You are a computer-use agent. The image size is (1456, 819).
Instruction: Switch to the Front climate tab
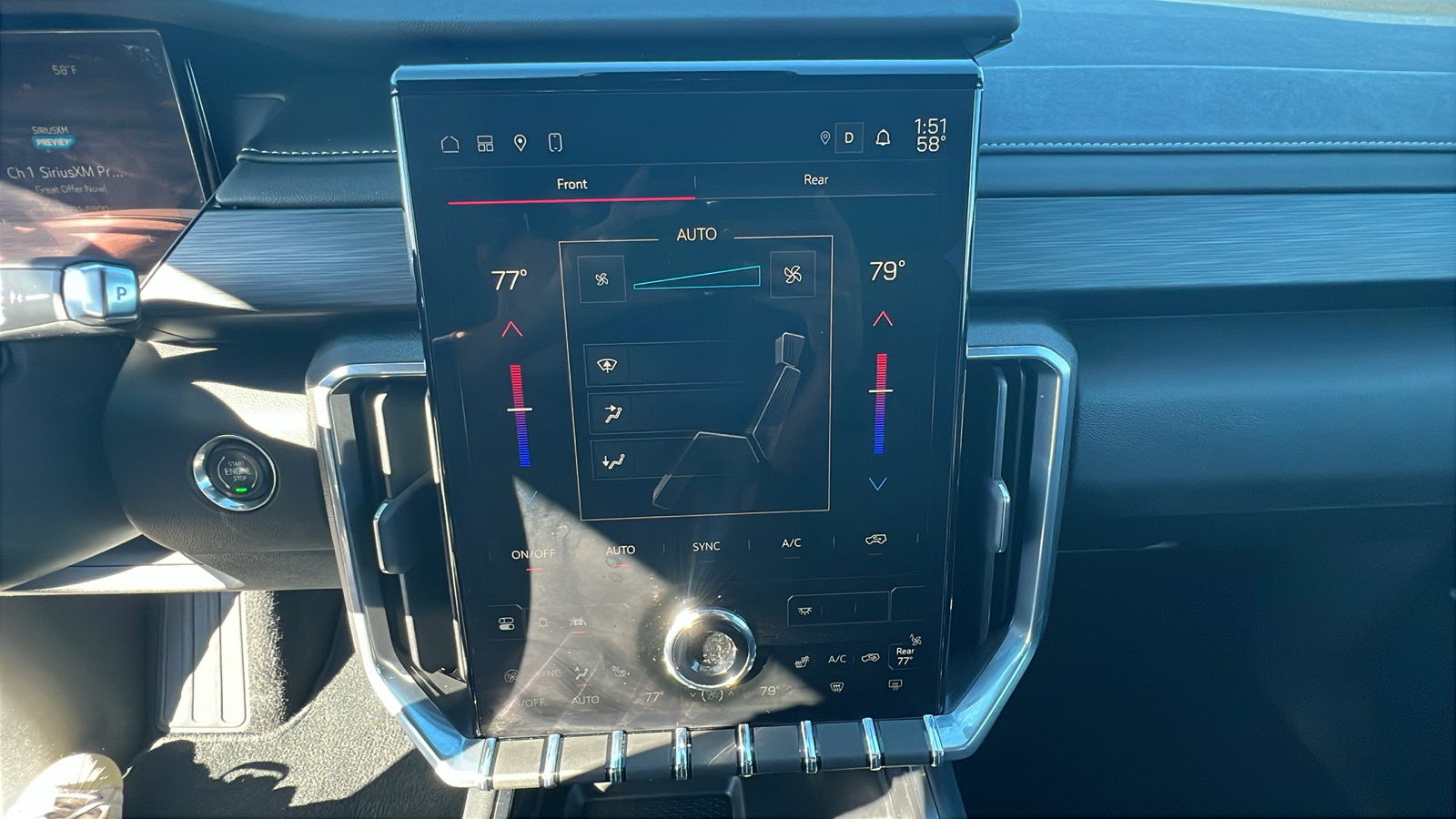coord(571,184)
